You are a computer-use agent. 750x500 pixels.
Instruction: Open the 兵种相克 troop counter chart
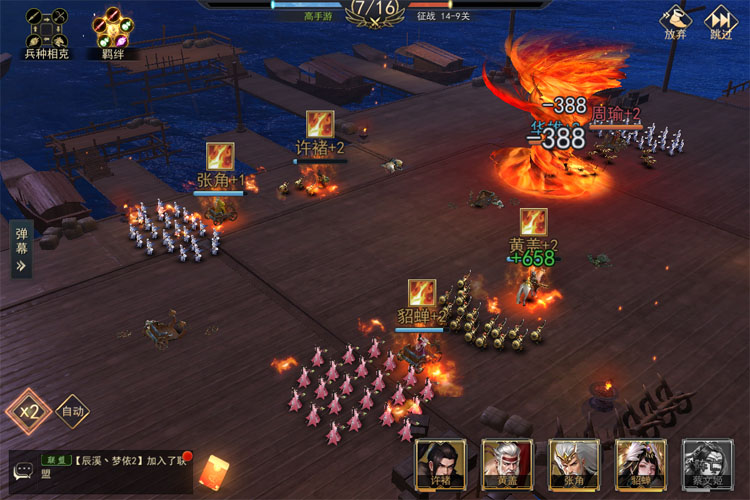[46, 27]
